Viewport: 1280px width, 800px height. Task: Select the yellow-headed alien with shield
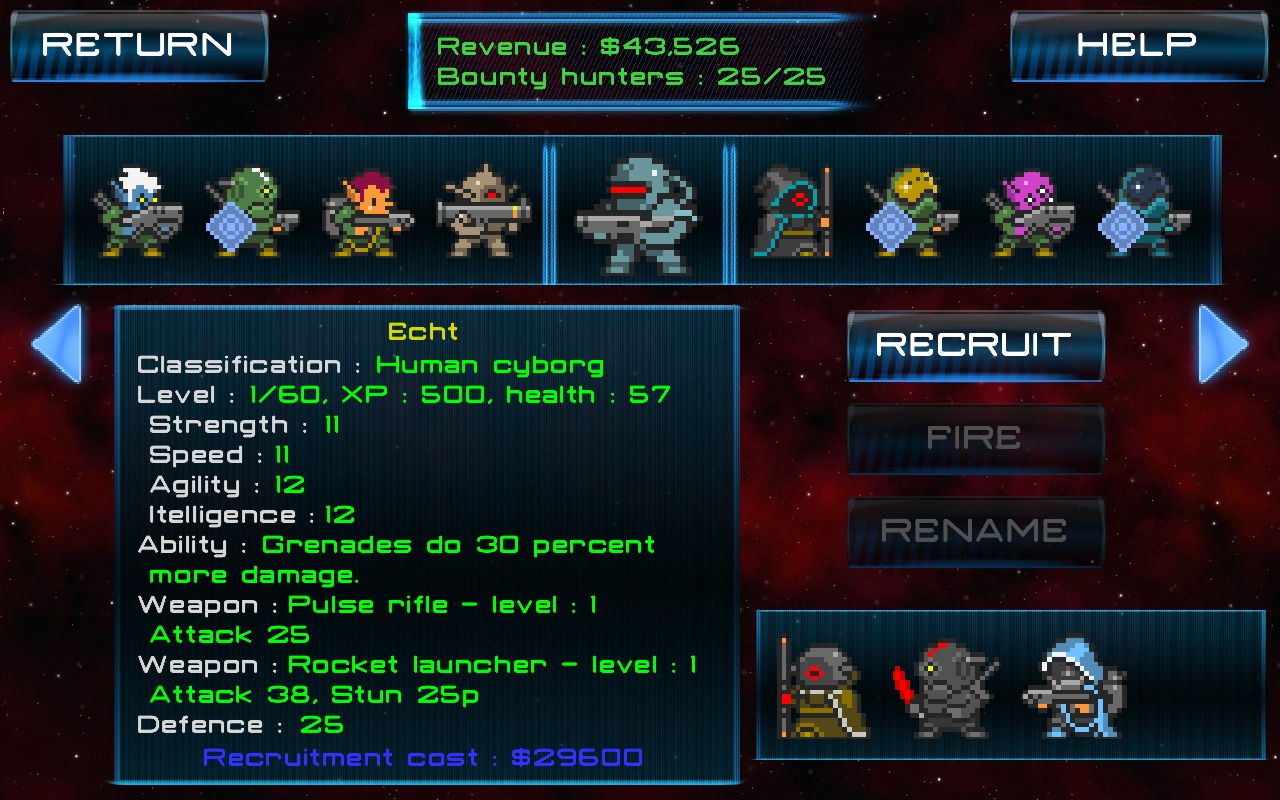coord(910,212)
